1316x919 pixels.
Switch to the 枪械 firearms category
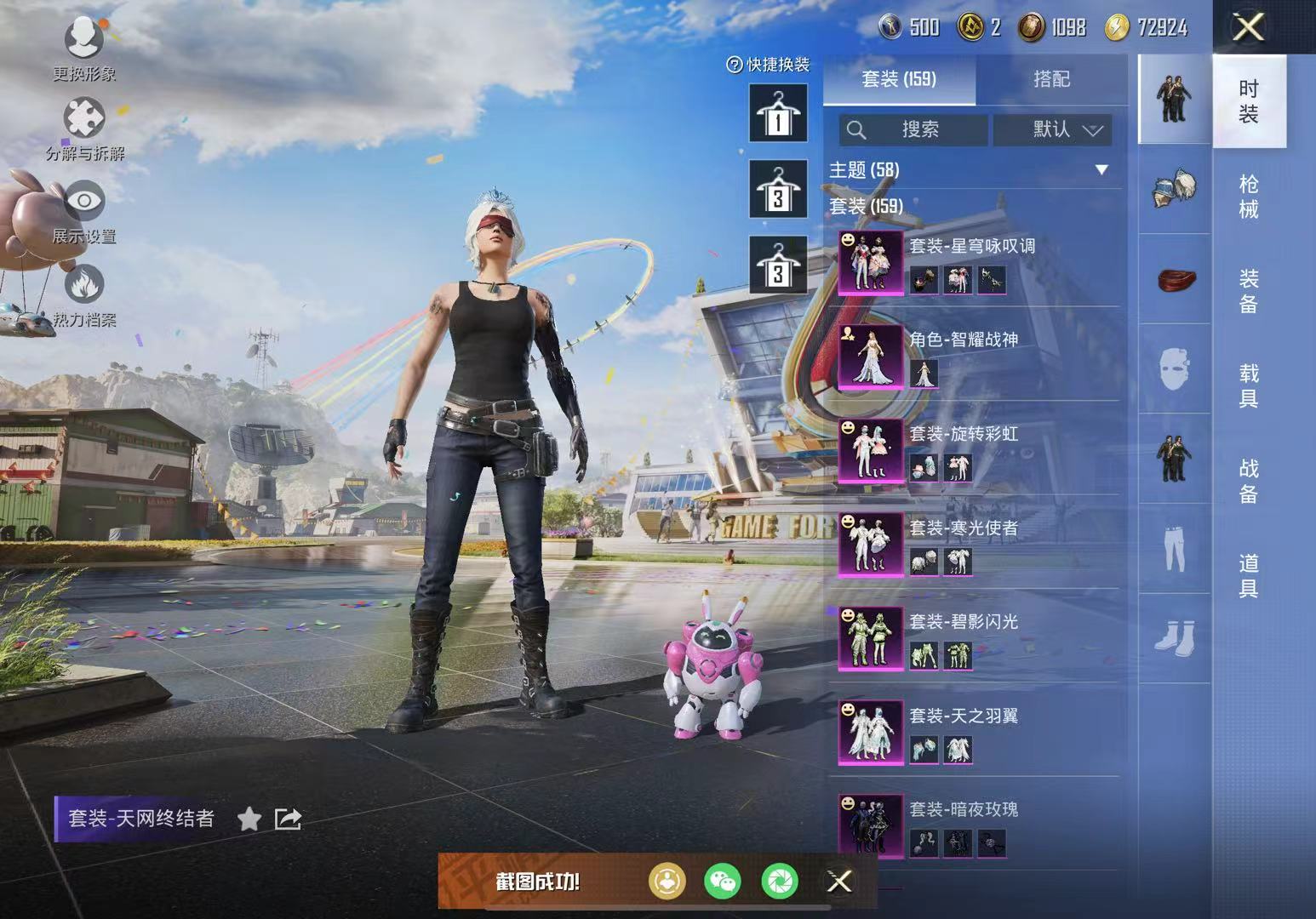click(x=1249, y=197)
